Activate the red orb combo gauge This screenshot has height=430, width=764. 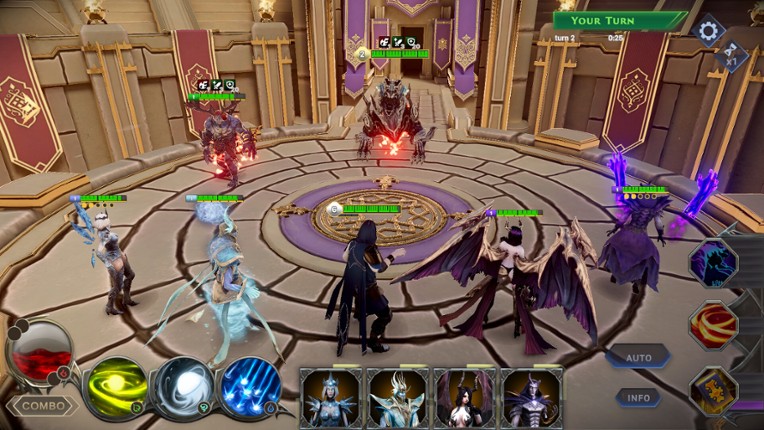(x=39, y=350)
